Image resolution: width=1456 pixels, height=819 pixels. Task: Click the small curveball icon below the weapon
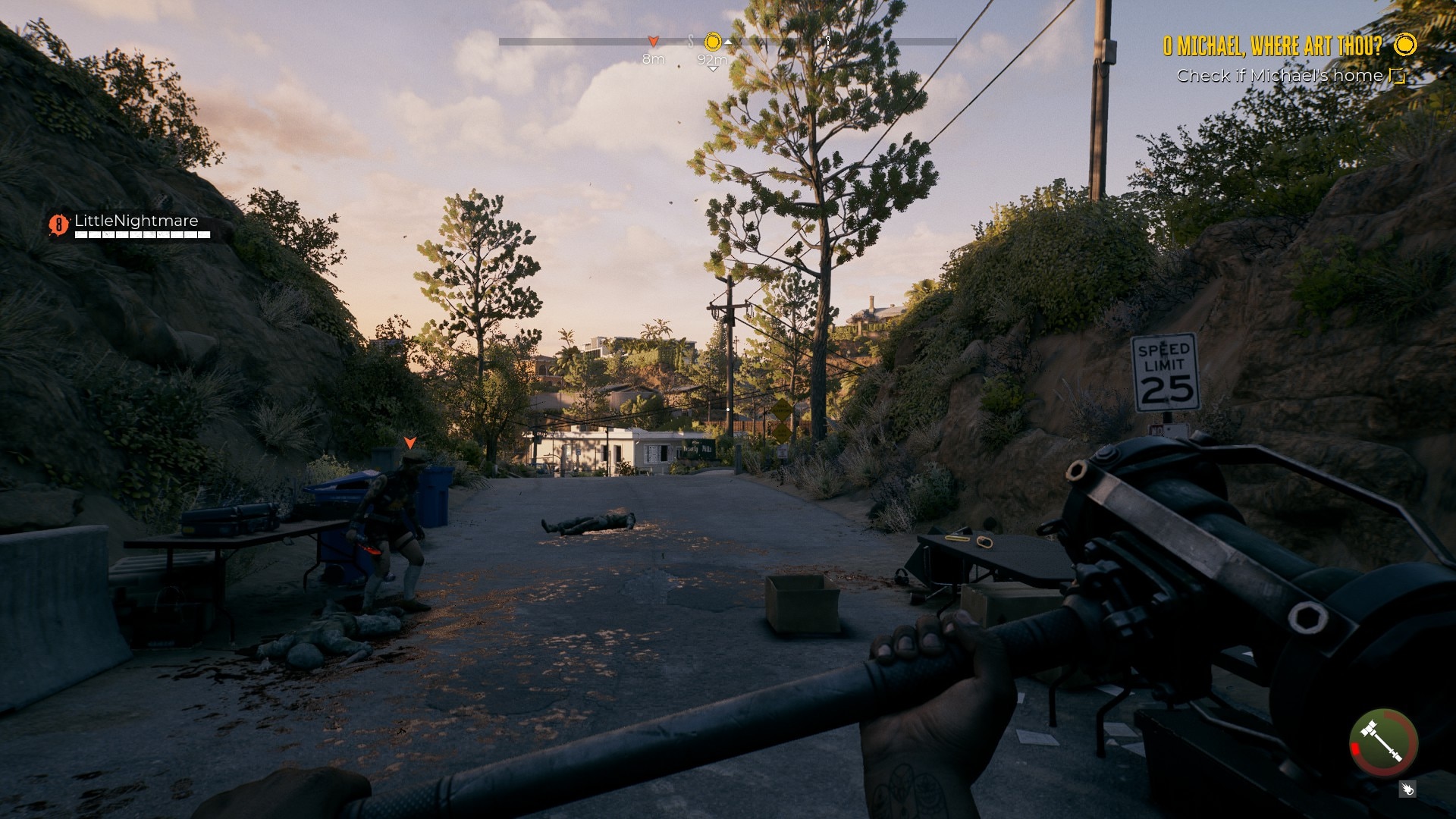pyautogui.click(x=1407, y=789)
